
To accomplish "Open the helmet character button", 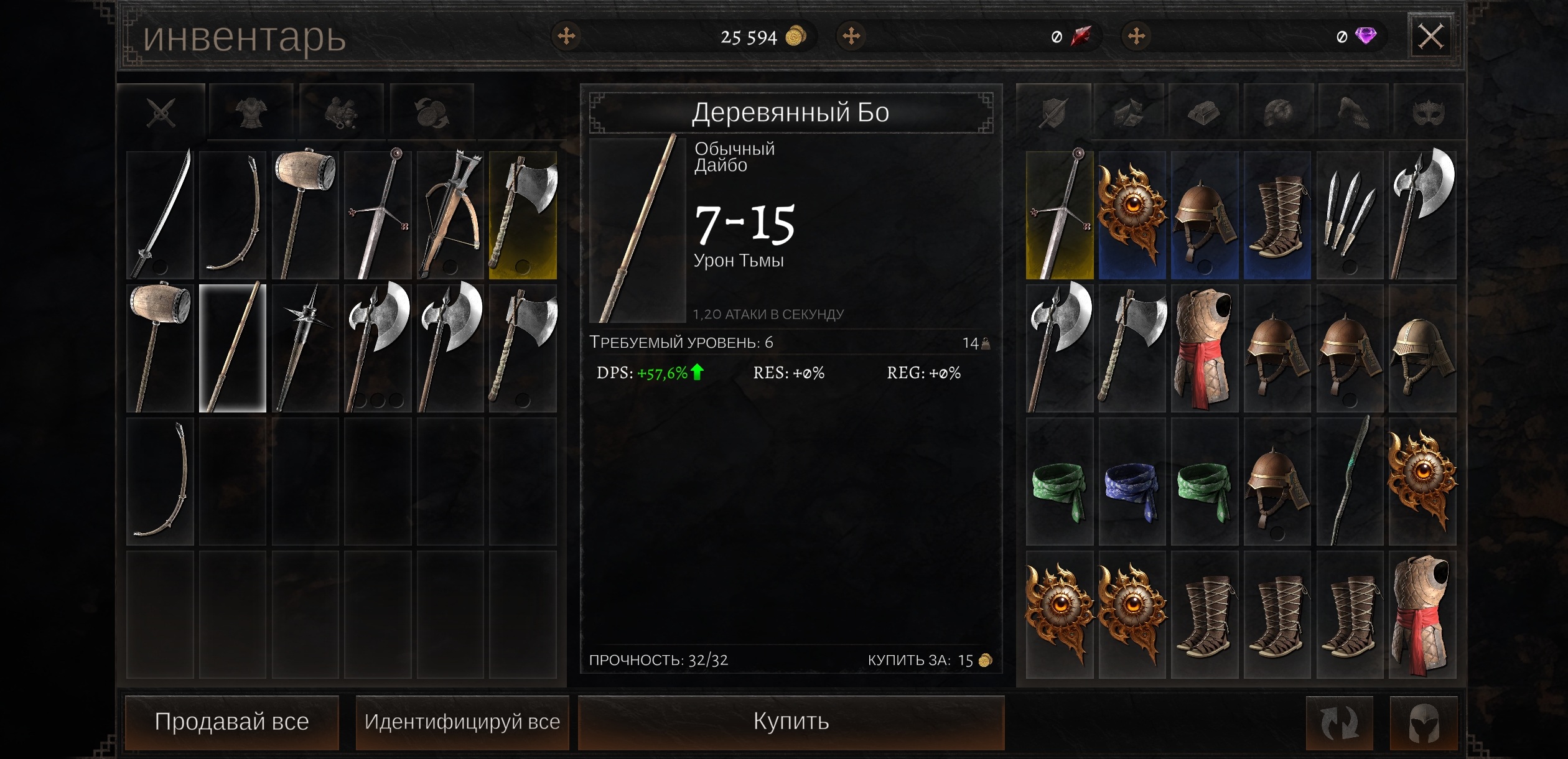I will [1423, 723].
